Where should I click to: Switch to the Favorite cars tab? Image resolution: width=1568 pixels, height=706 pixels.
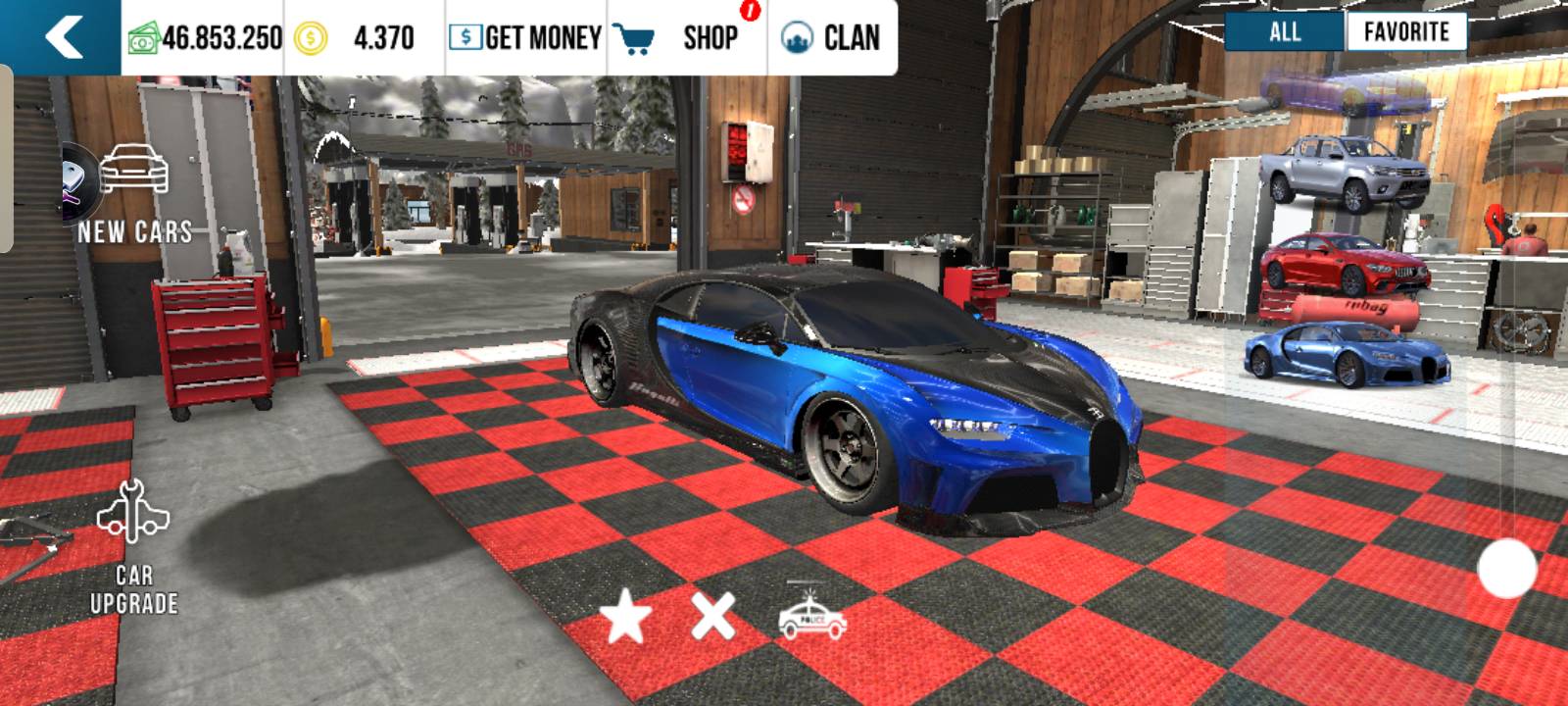(1406, 31)
